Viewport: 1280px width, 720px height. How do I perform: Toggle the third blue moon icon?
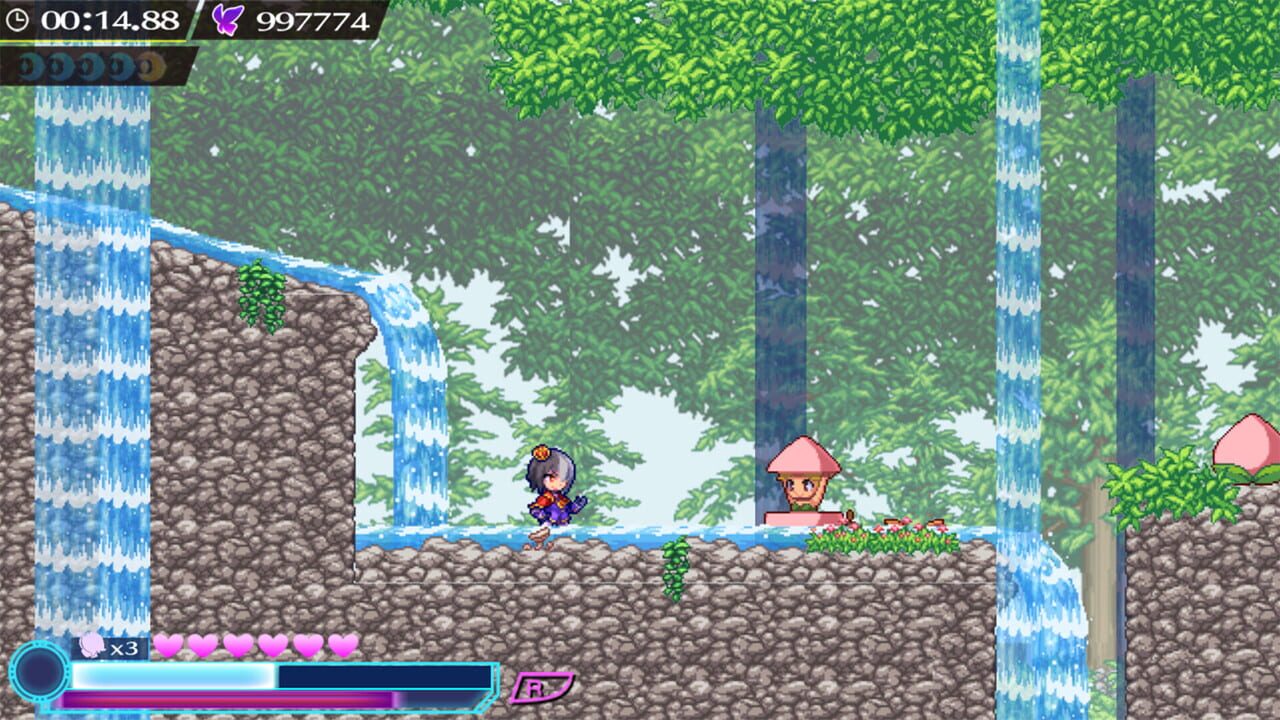[x=87, y=64]
